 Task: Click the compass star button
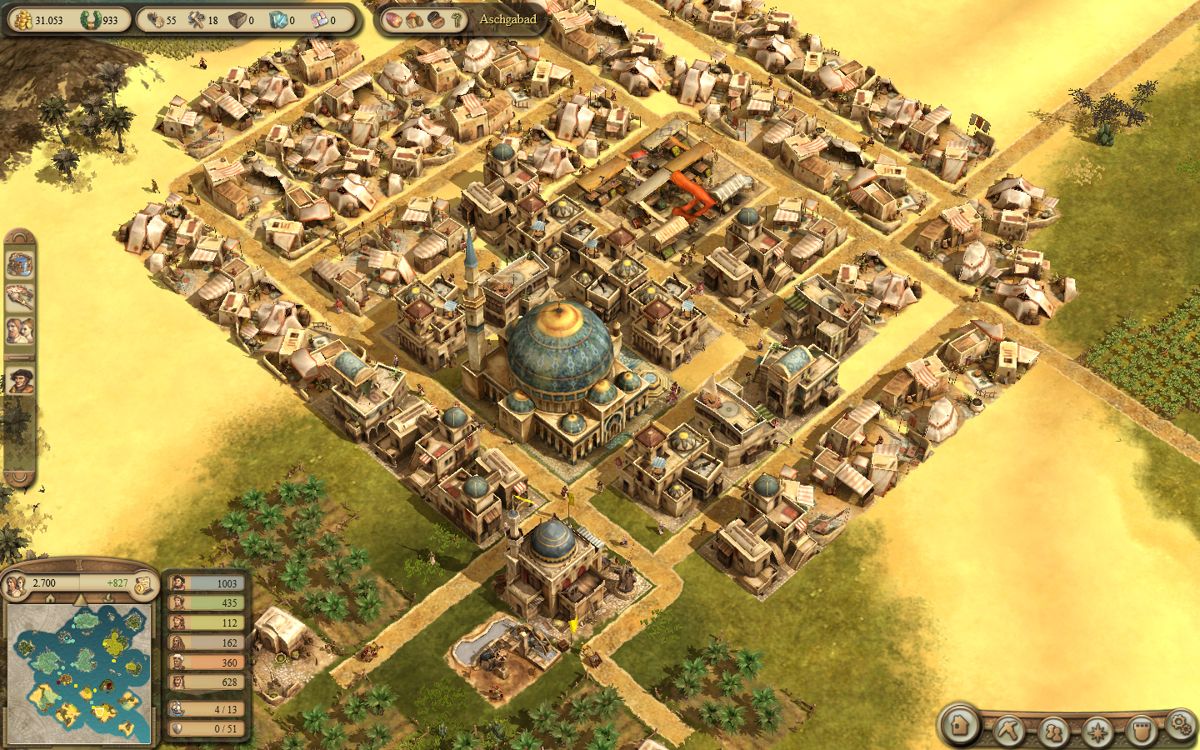pos(1096,728)
